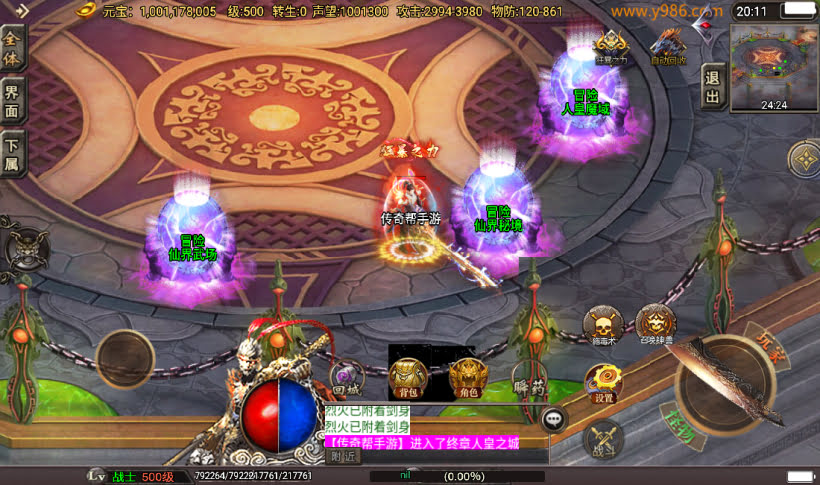The width and height of the screenshot is (820, 485).
Task: Select the 全体 tab
Action: coord(13,46)
